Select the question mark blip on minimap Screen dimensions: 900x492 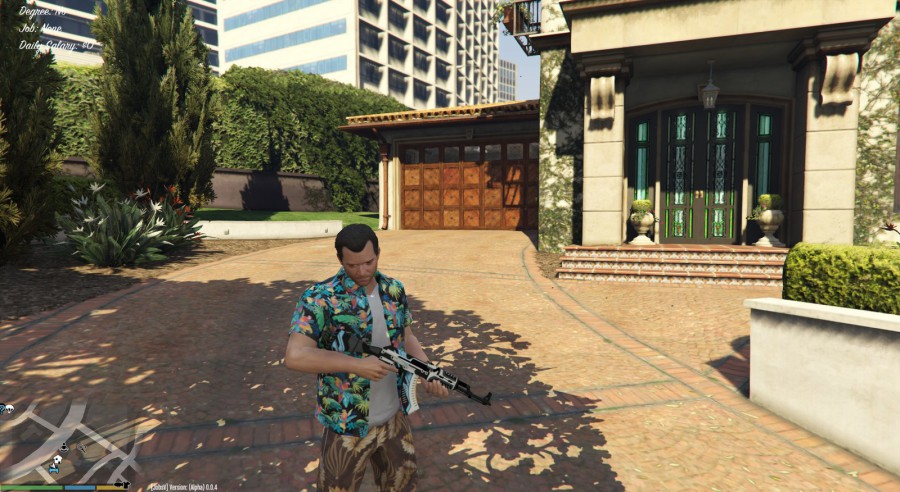(2, 408)
